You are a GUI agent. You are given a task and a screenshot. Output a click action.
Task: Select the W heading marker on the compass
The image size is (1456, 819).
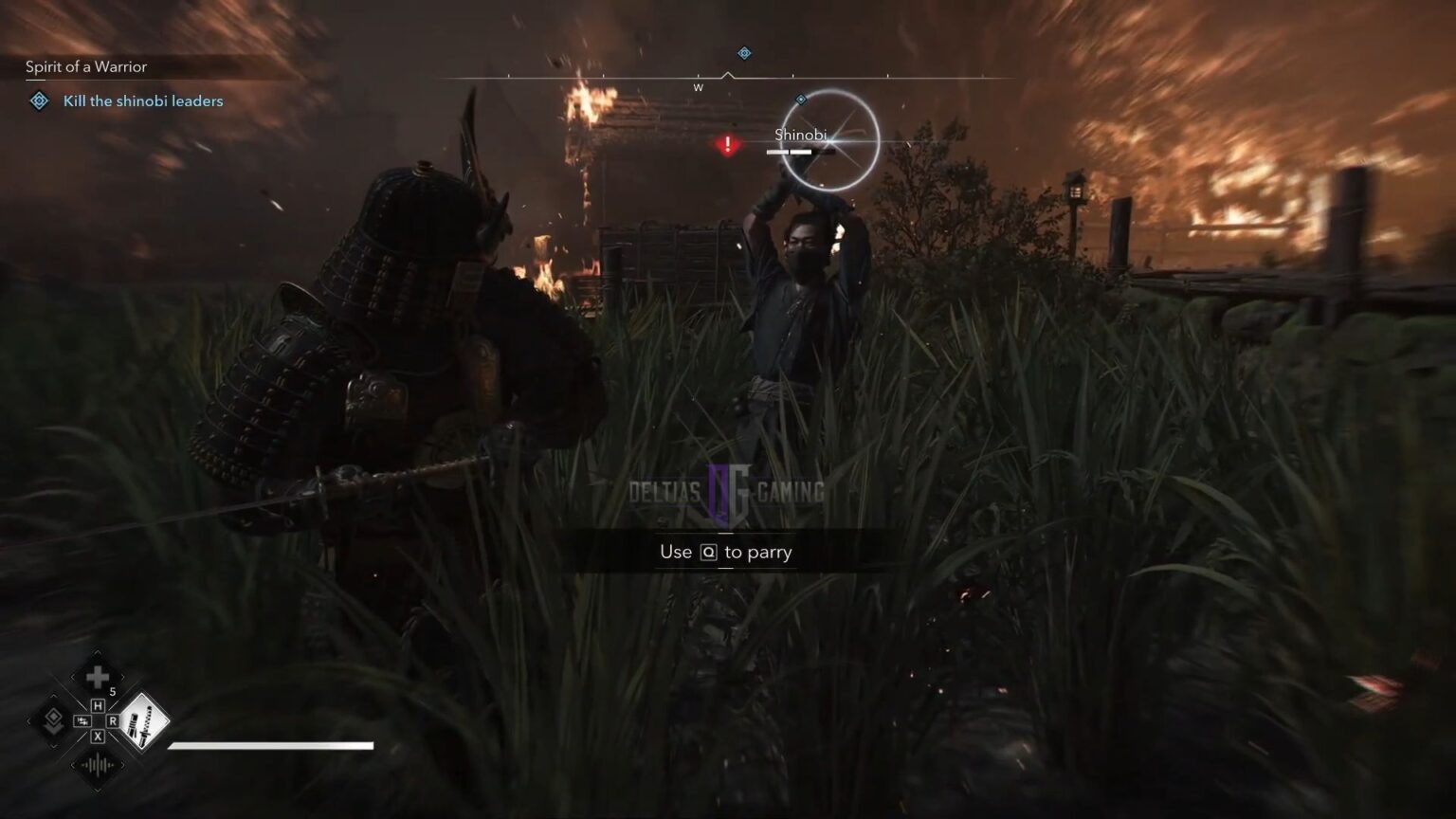pyautogui.click(x=699, y=86)
